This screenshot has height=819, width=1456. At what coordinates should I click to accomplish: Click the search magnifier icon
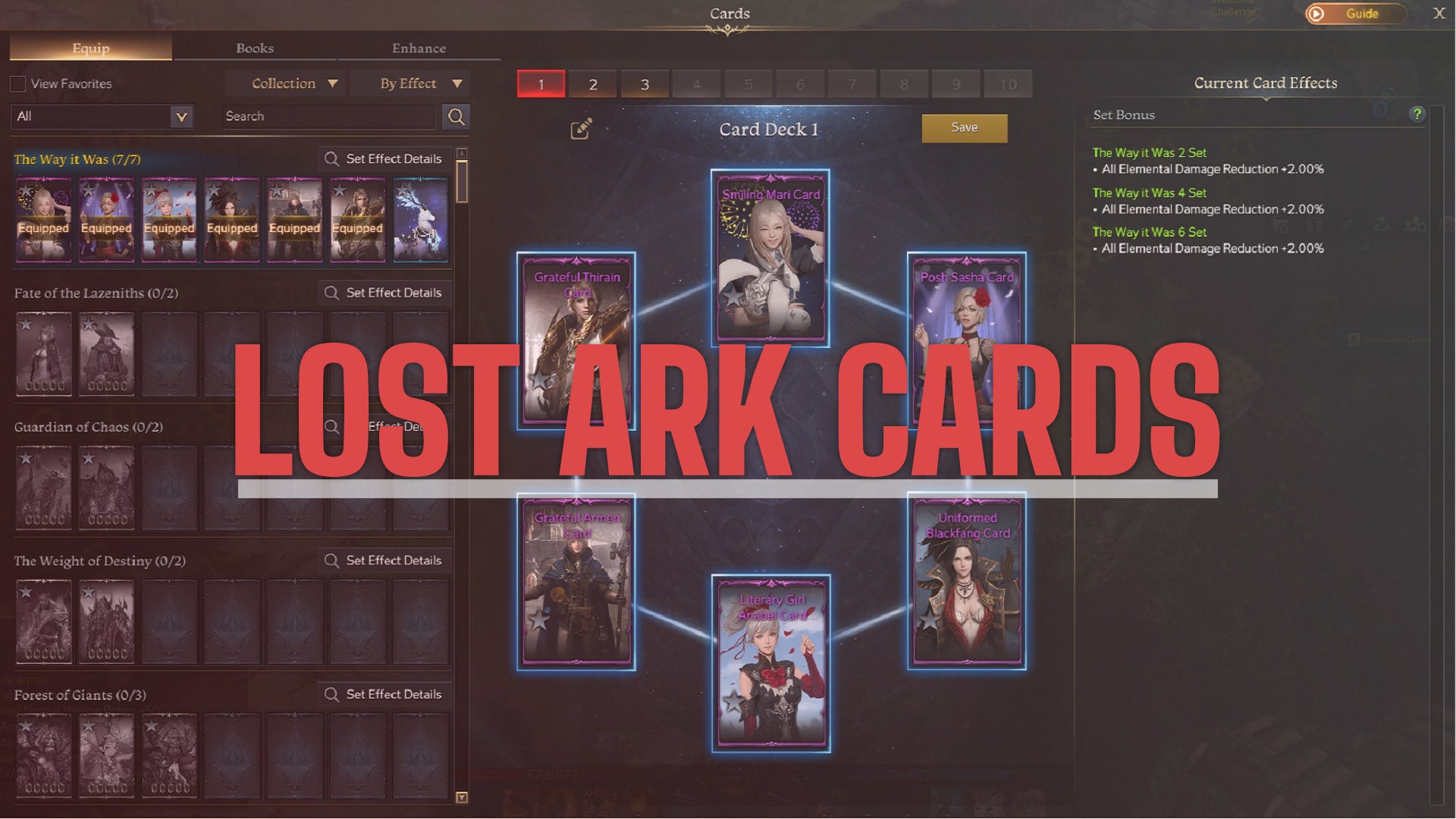coord(455,117)
